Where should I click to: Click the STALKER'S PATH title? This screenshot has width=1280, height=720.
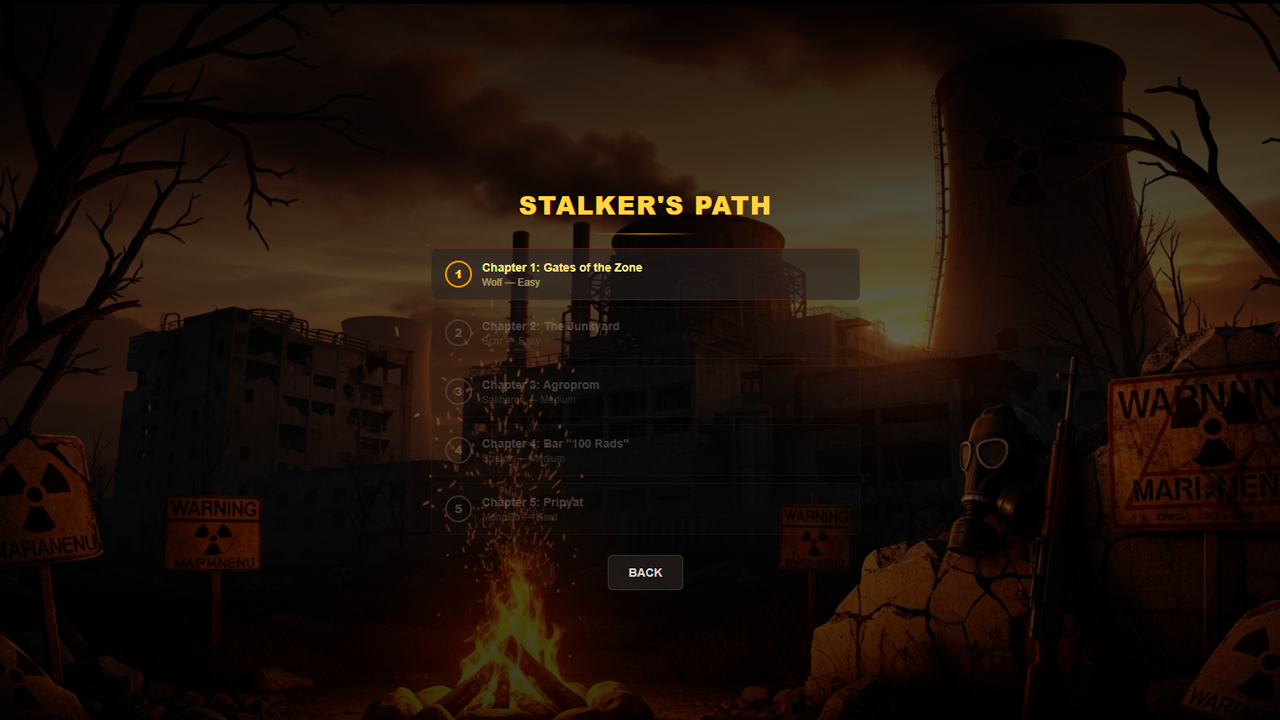645,206
